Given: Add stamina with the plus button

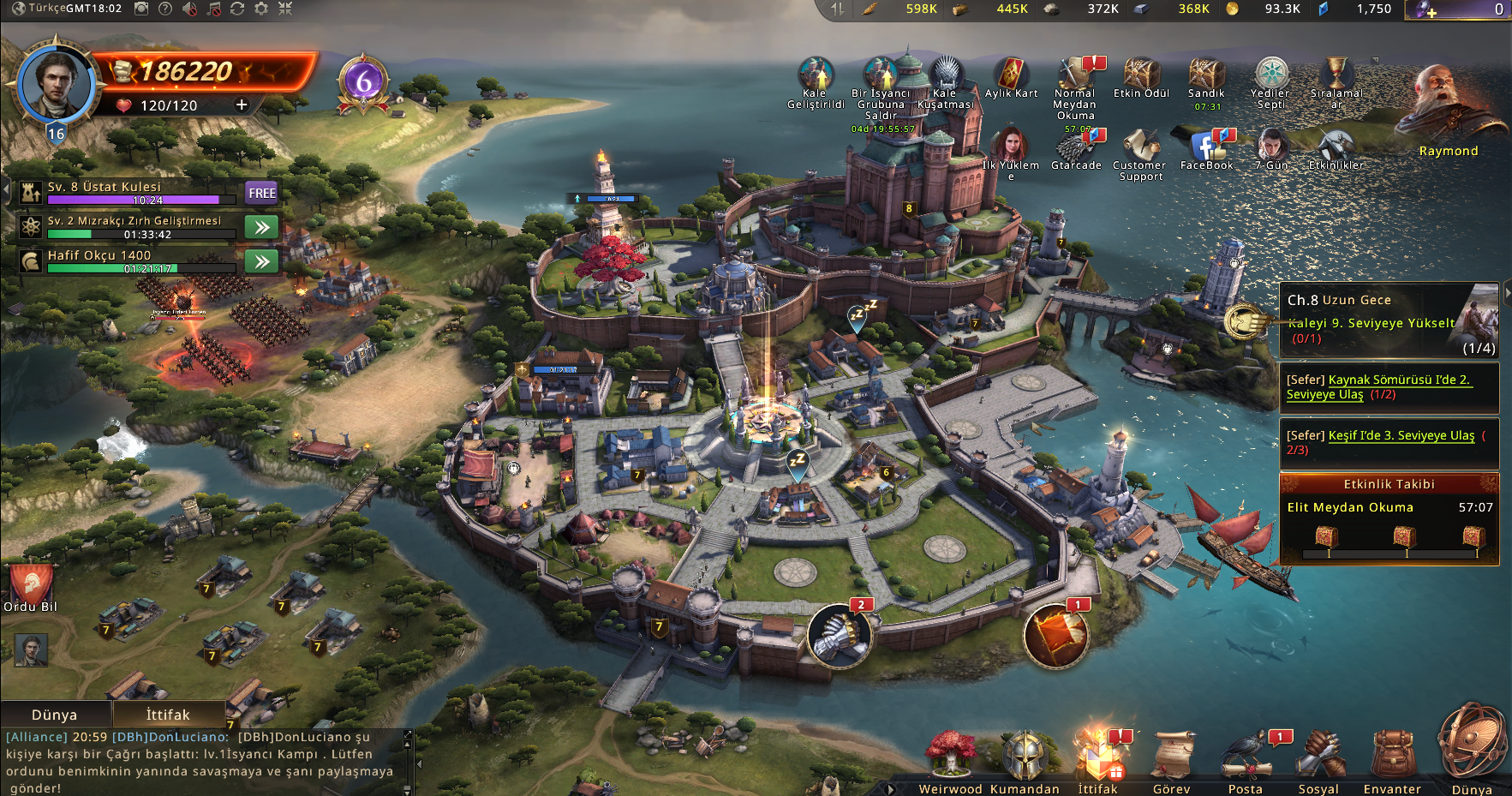Looking at the screenshot, I should click(x=242, y=105).
